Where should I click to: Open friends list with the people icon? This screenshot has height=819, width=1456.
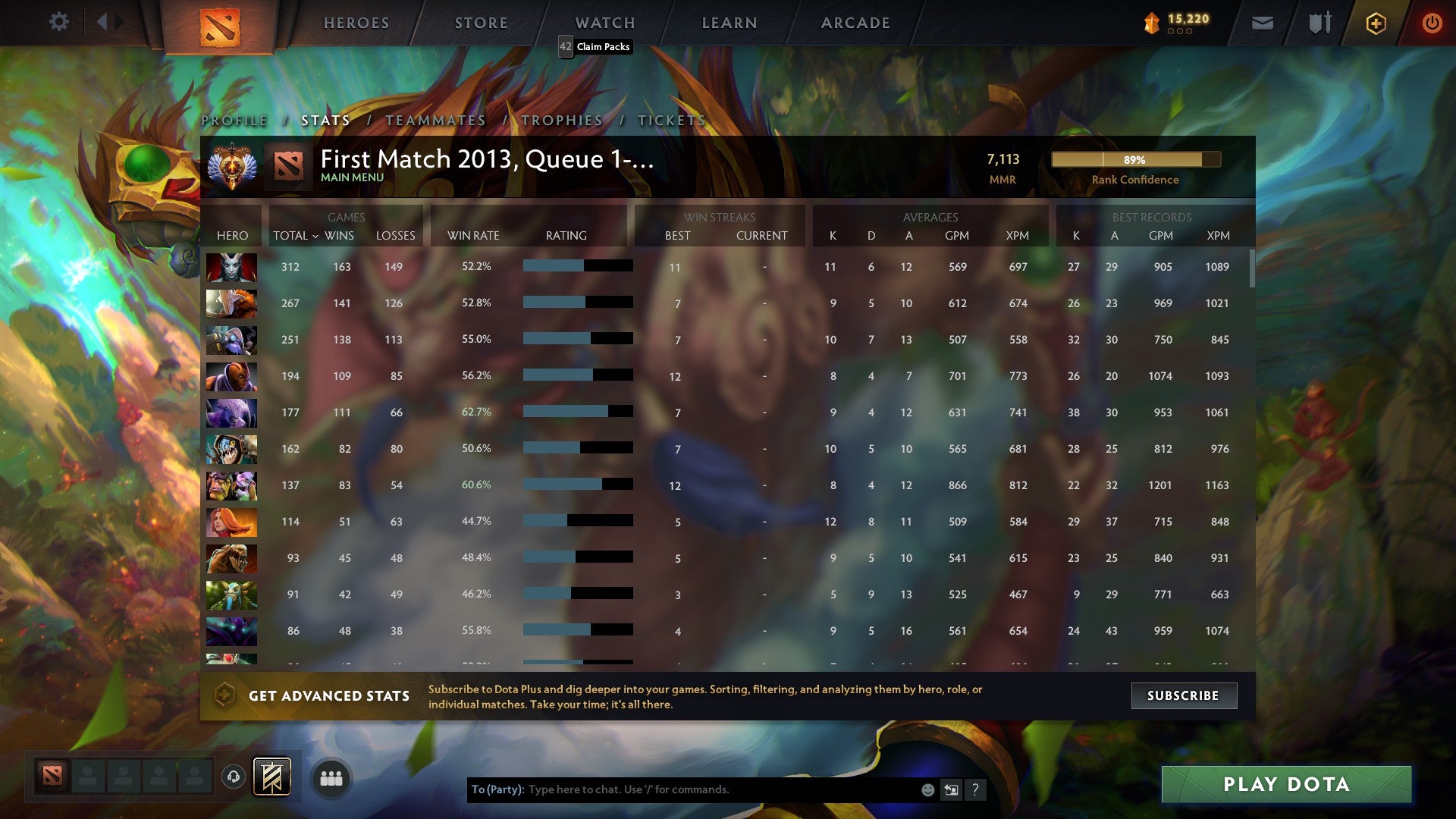click(x=331, y=777)
